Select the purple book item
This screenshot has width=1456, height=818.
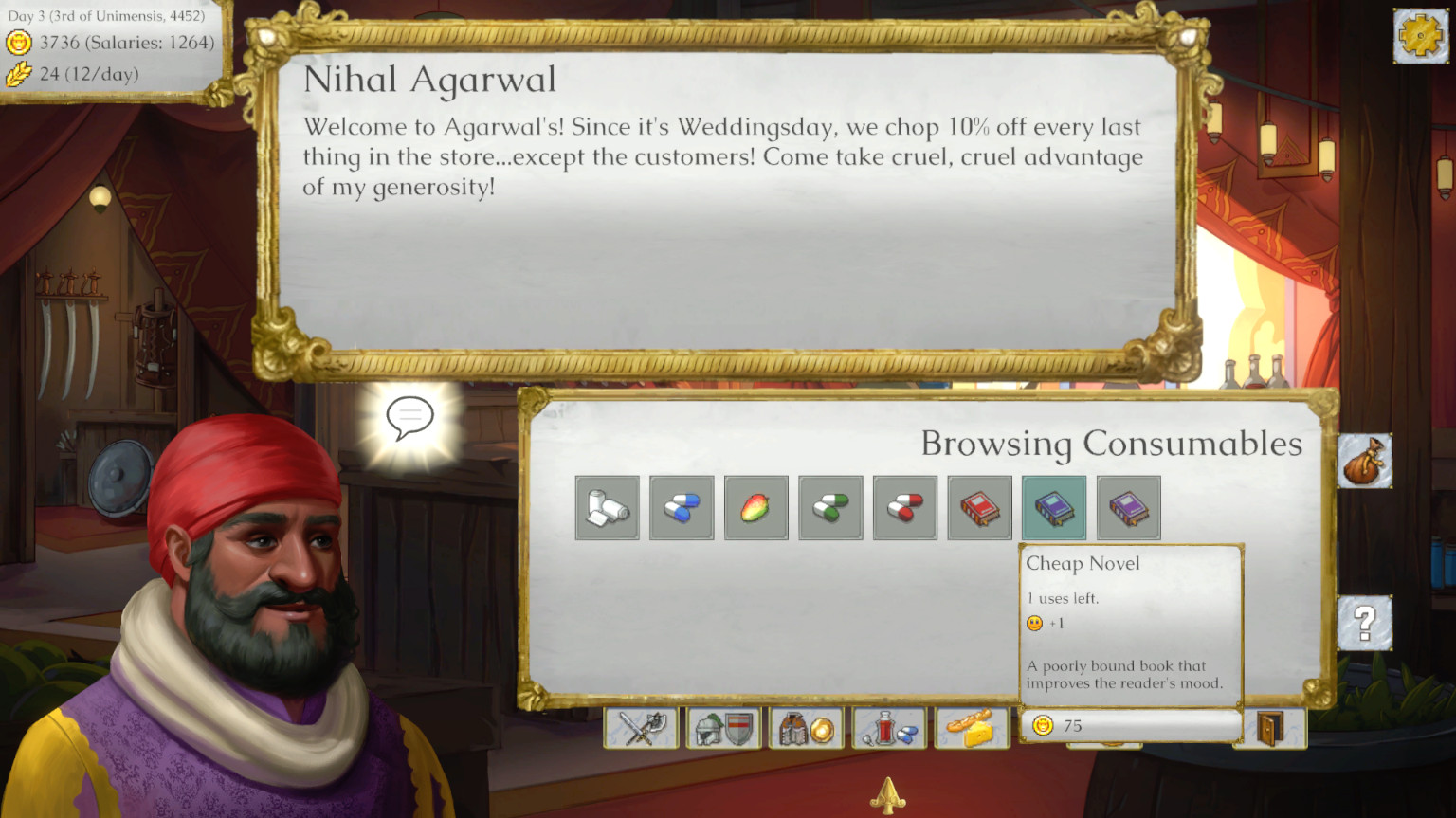pyautogui.click(x=1128, y=508)
